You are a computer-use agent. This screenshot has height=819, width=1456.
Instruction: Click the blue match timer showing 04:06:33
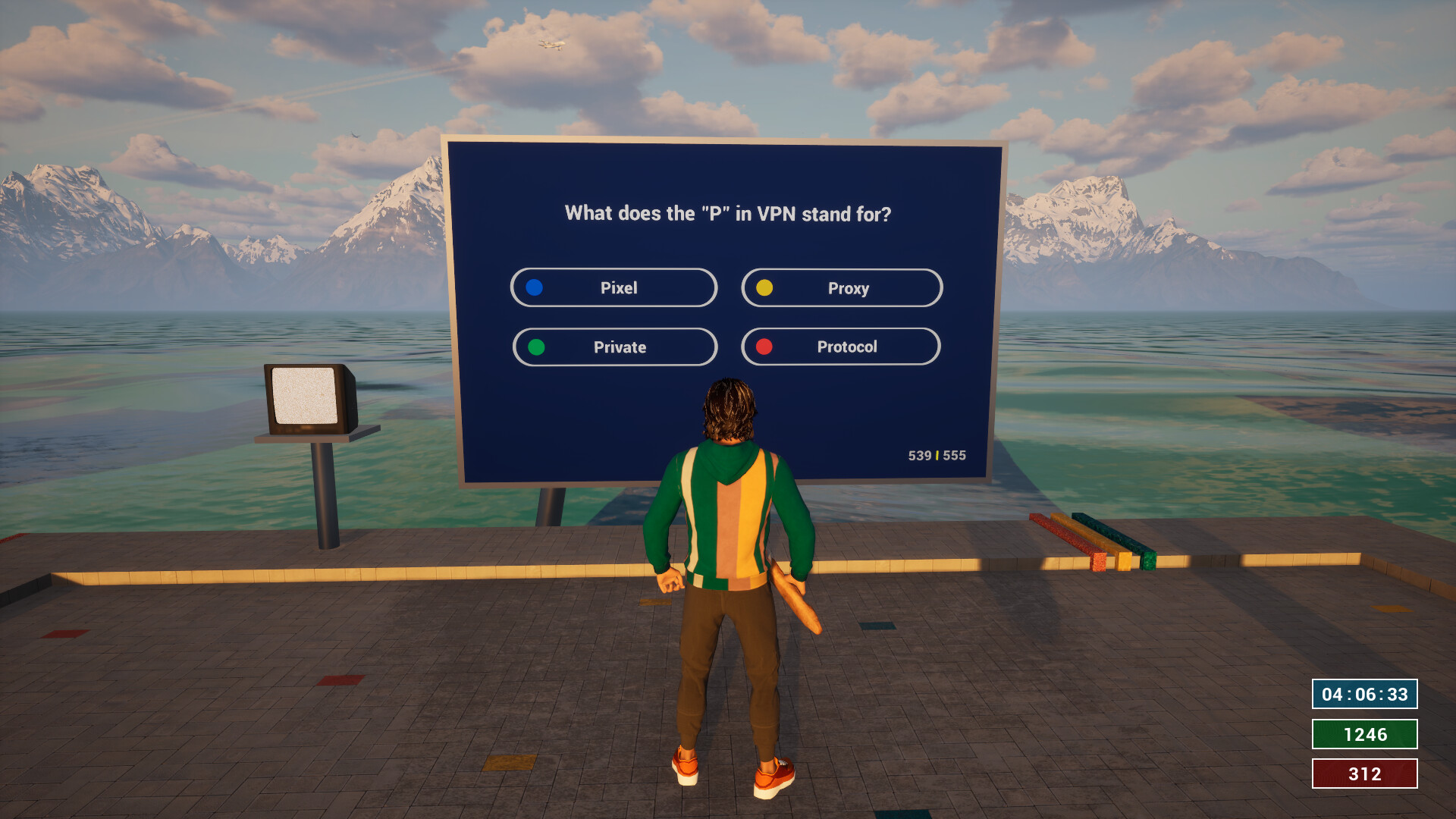[x=1364, y=694]
